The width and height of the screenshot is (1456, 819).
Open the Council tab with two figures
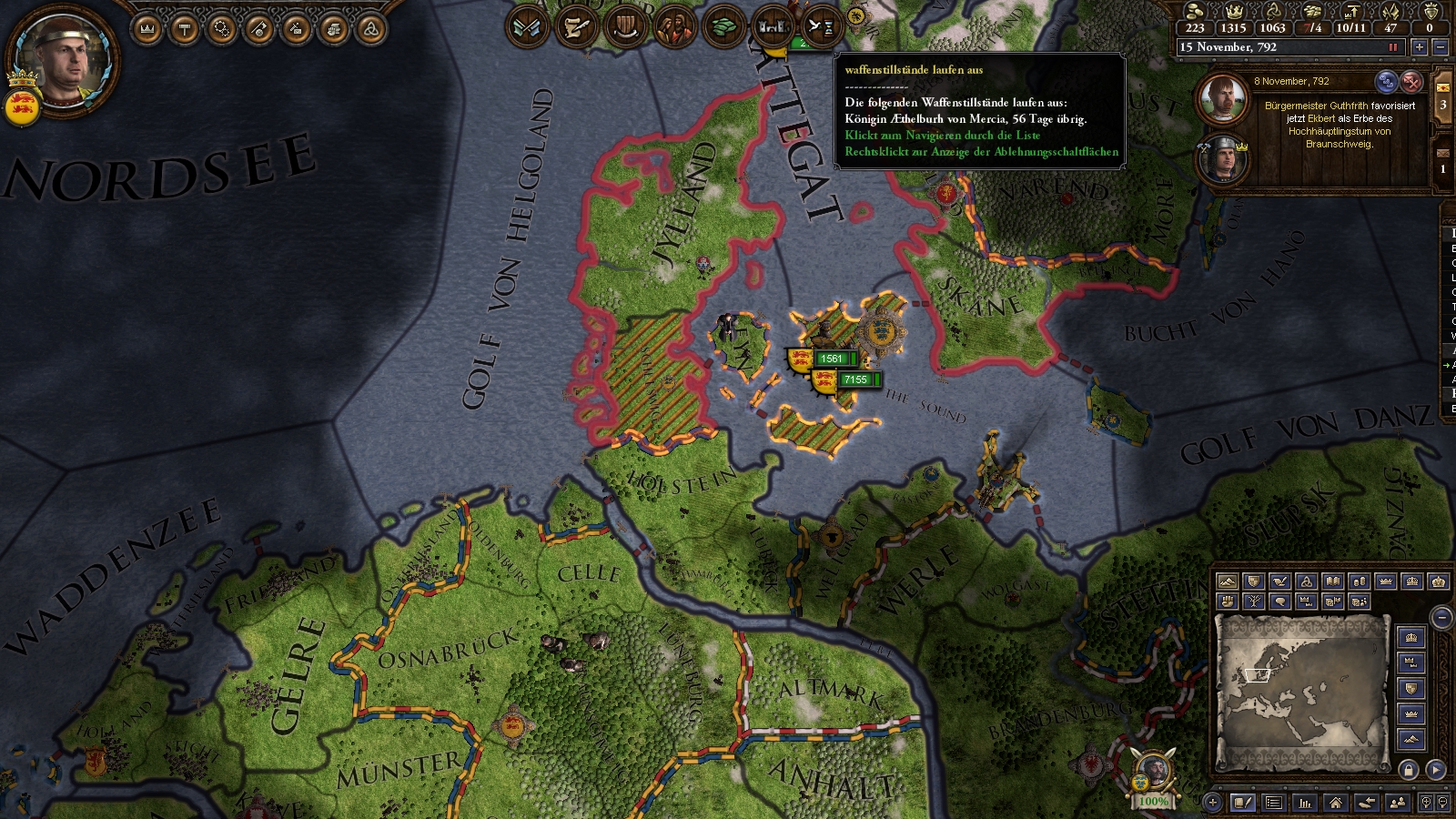(x=674, y=27)
